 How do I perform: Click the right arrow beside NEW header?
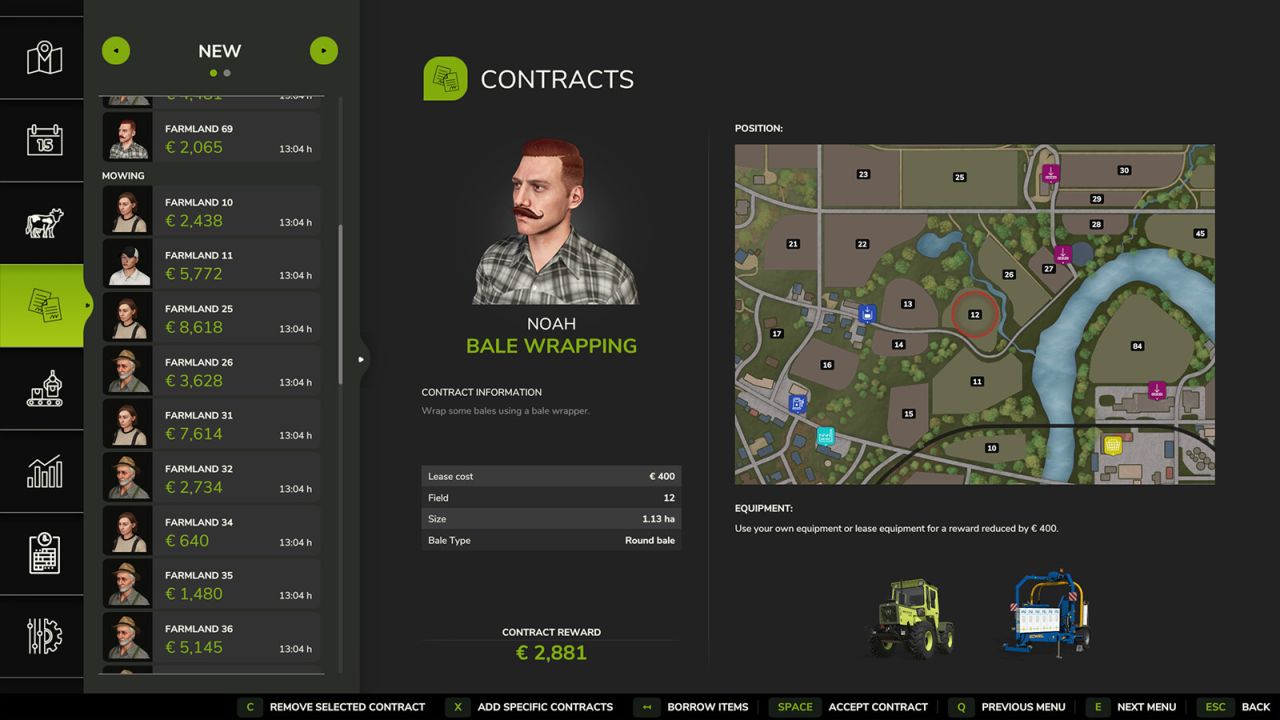click(x=323, y=50)
